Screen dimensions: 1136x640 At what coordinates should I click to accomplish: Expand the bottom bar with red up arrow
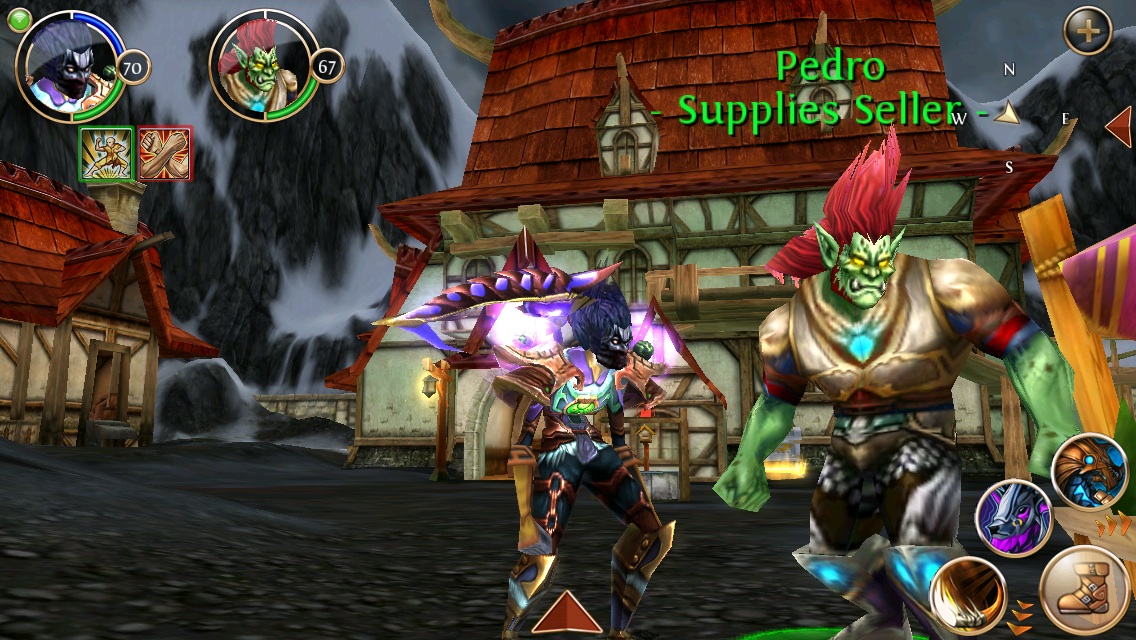[566, 612]
